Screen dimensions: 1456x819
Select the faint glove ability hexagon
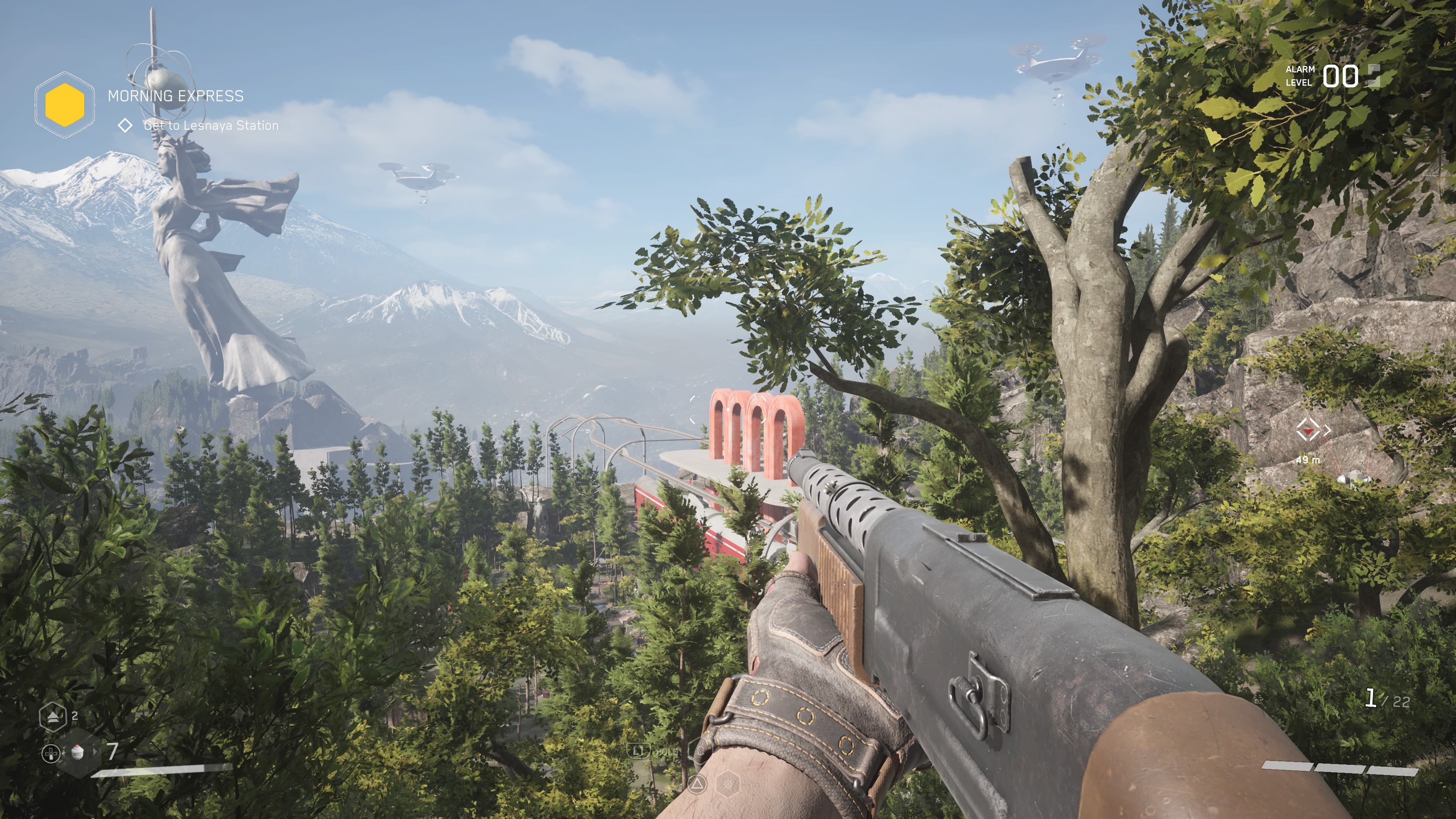(701, 751)
